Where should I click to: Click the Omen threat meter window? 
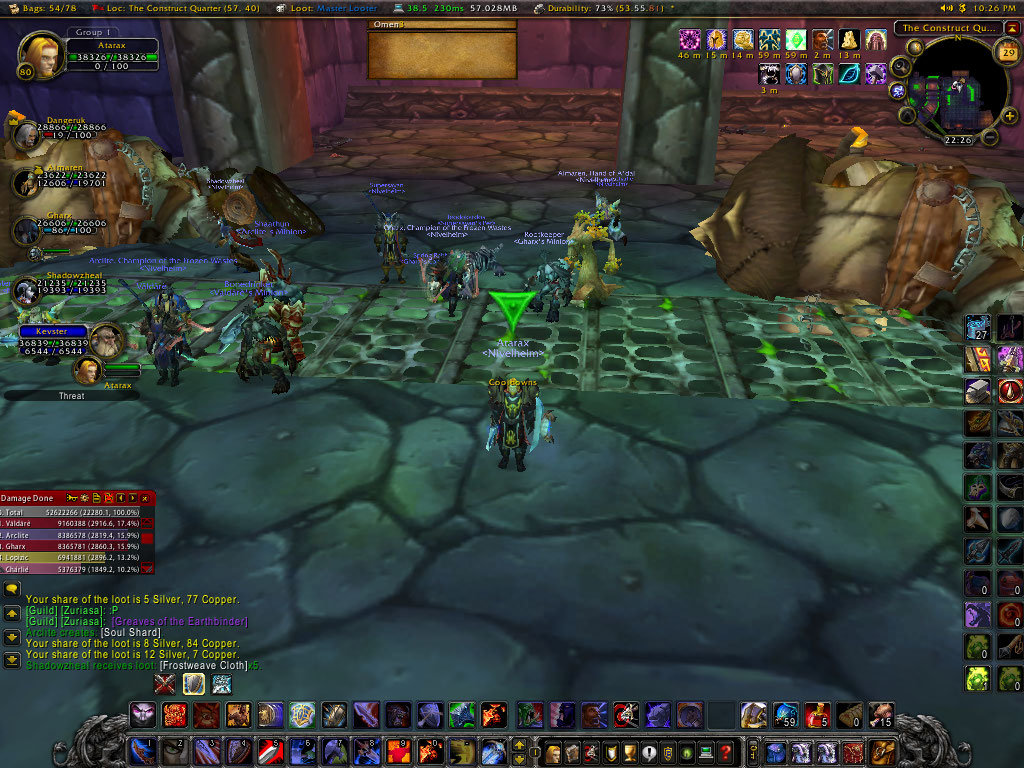(441, 57)
